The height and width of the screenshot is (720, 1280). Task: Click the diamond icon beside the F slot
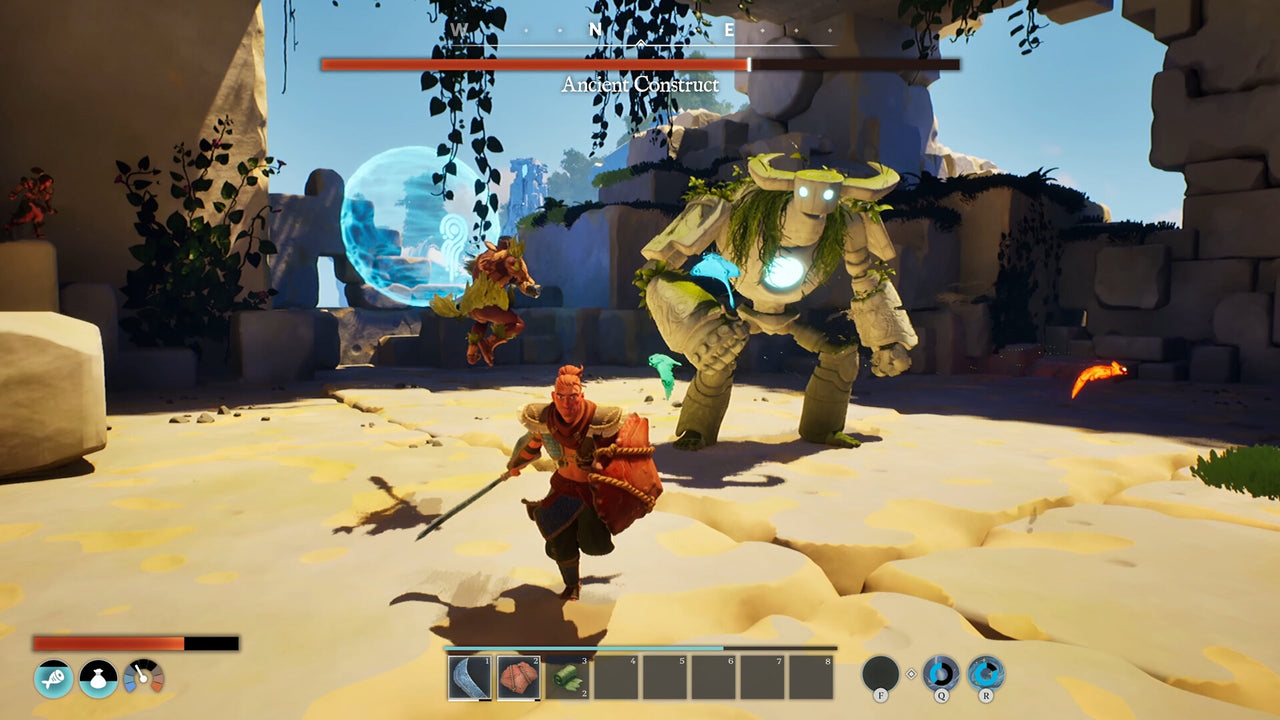tap(909, 676)
